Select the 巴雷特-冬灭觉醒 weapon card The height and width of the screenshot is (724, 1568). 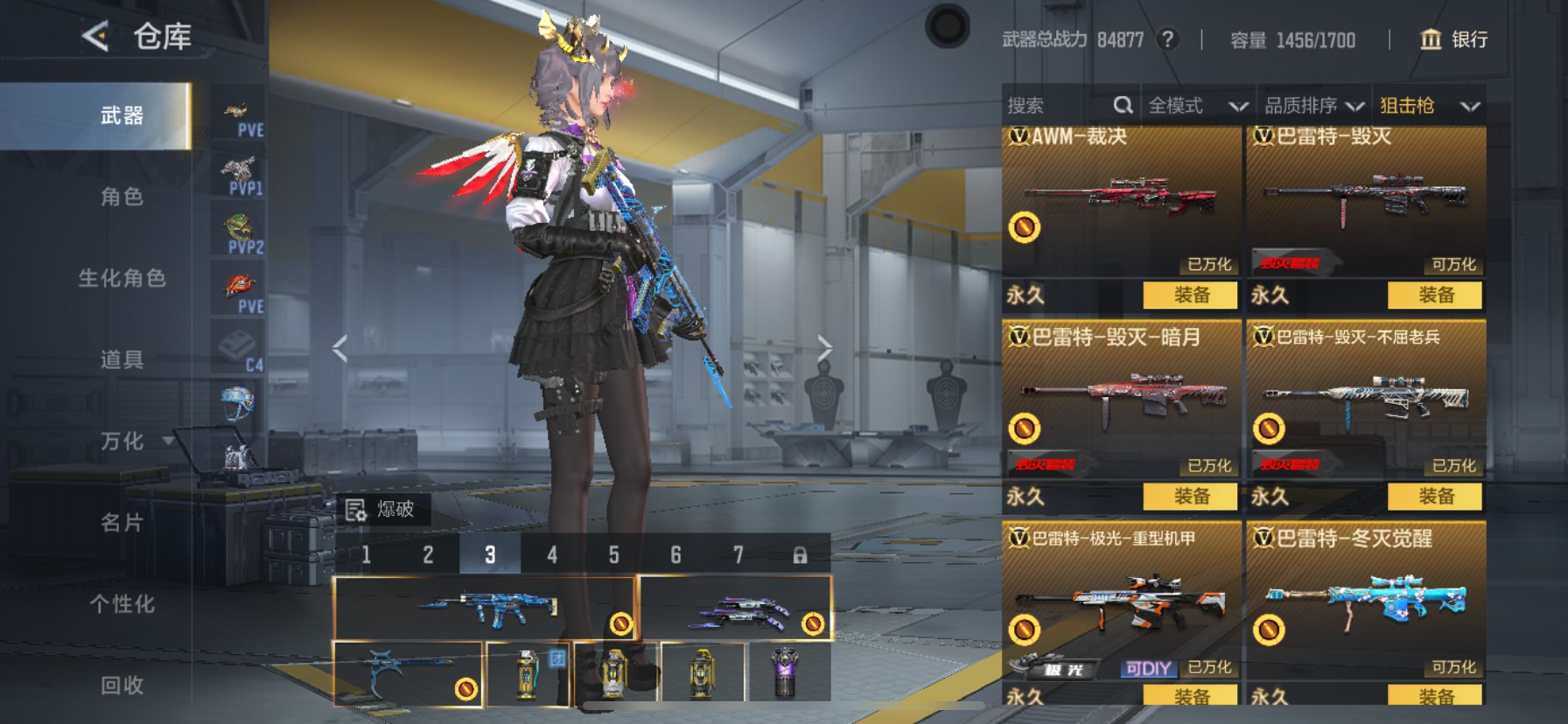tap(1366, 603)
